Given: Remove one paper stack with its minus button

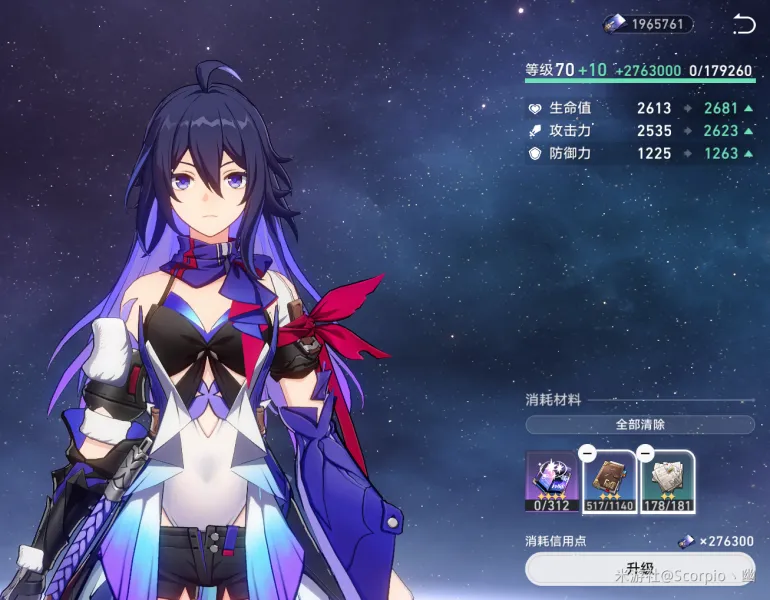Looking at the screenshot, I should 646,453.
